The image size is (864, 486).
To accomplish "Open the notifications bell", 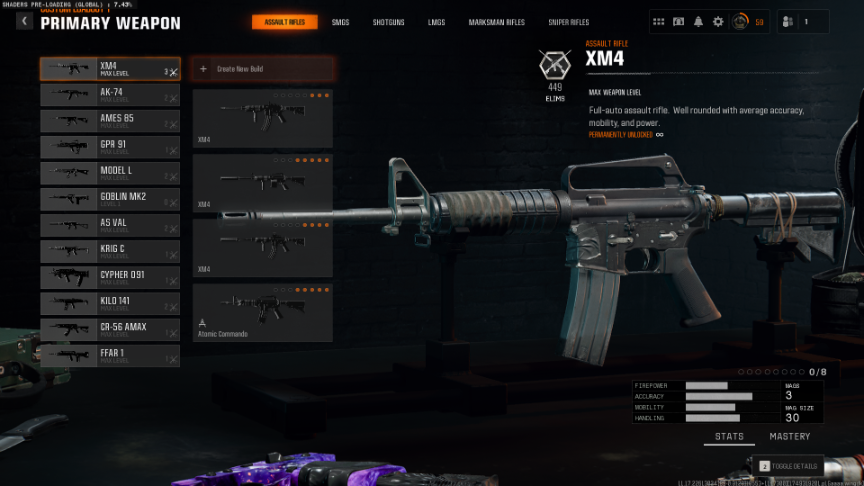I will pos(698,21).
